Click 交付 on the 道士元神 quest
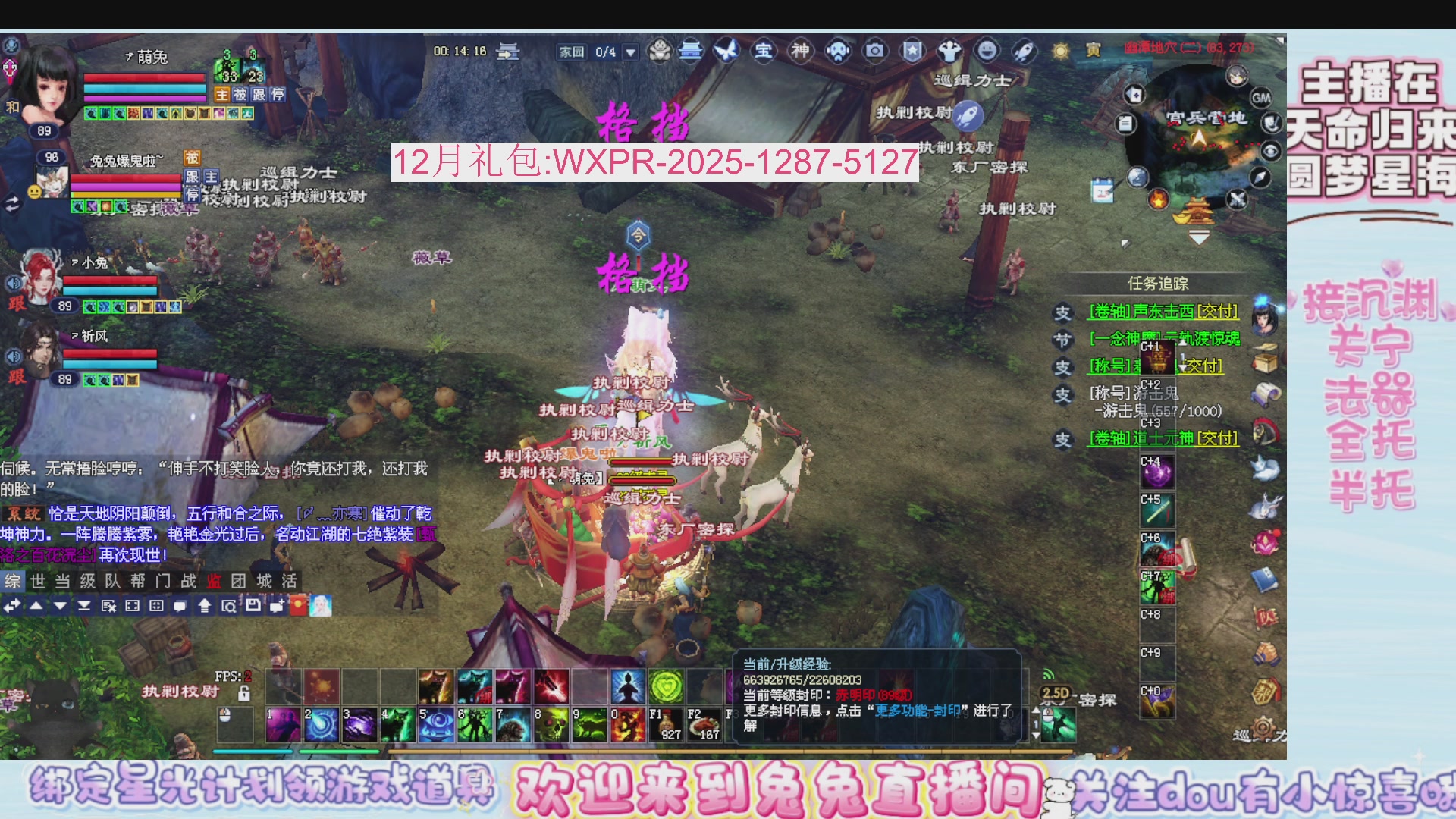Screen dimensions: 1456x819 pos(1217,438)
